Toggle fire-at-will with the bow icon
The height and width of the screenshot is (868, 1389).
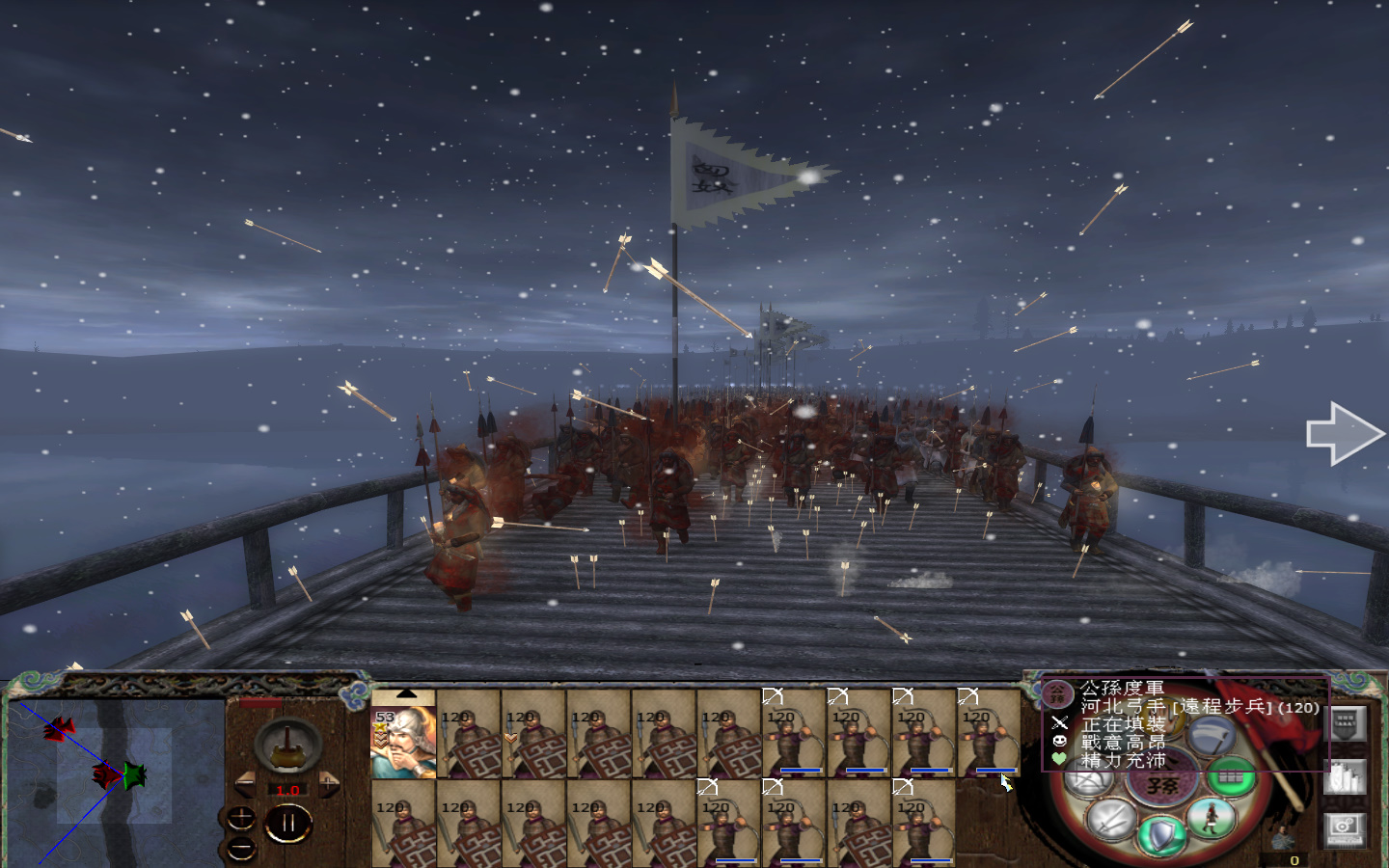coord(1090,778)
